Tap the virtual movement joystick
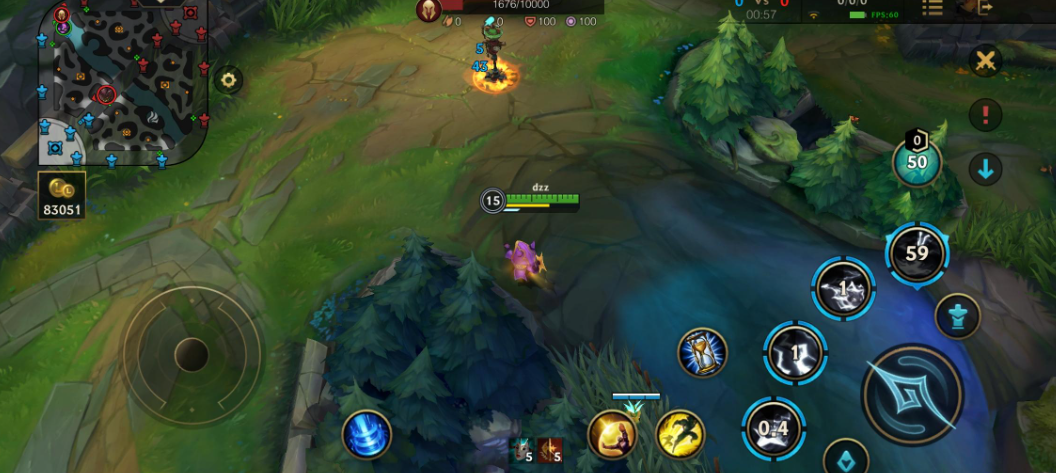 tap(191, 353)
